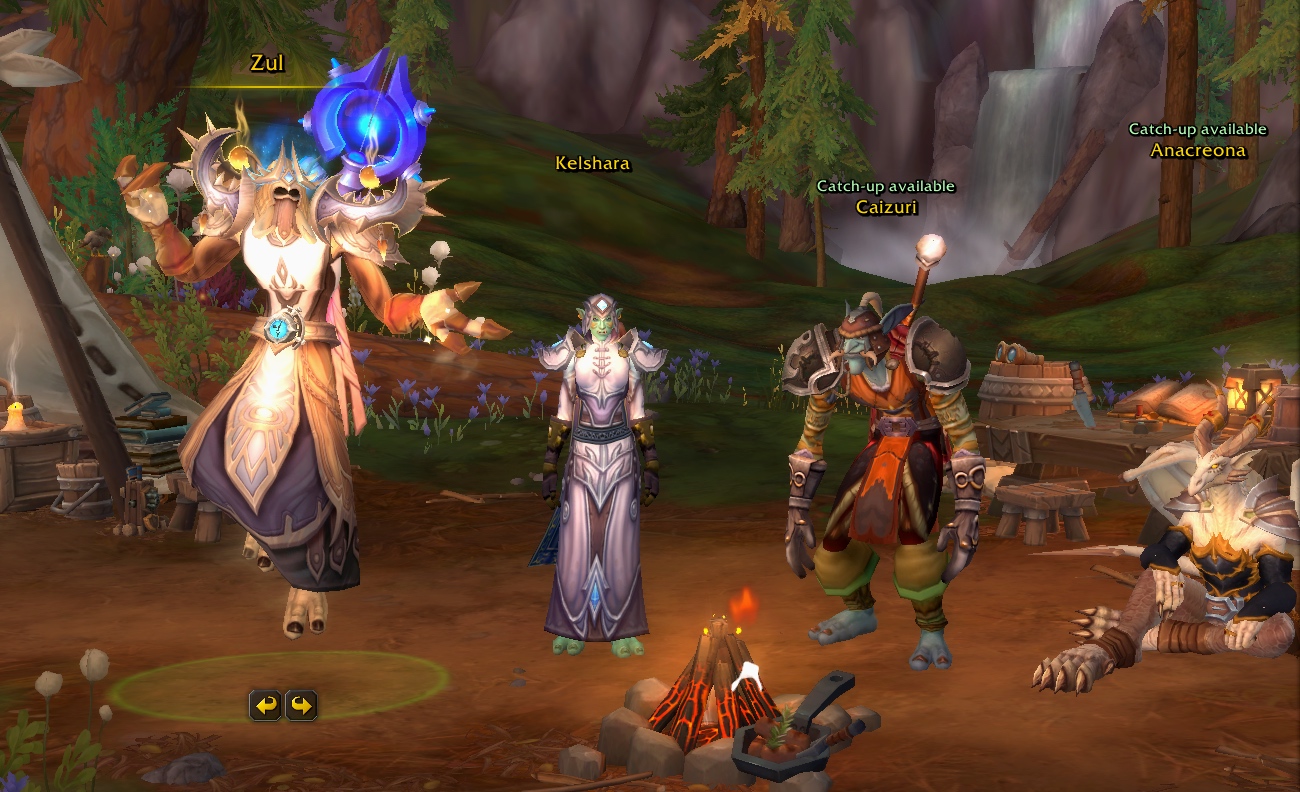
Task: Rotate Zul with the left arrow button
Action: (x=265, y=706)
